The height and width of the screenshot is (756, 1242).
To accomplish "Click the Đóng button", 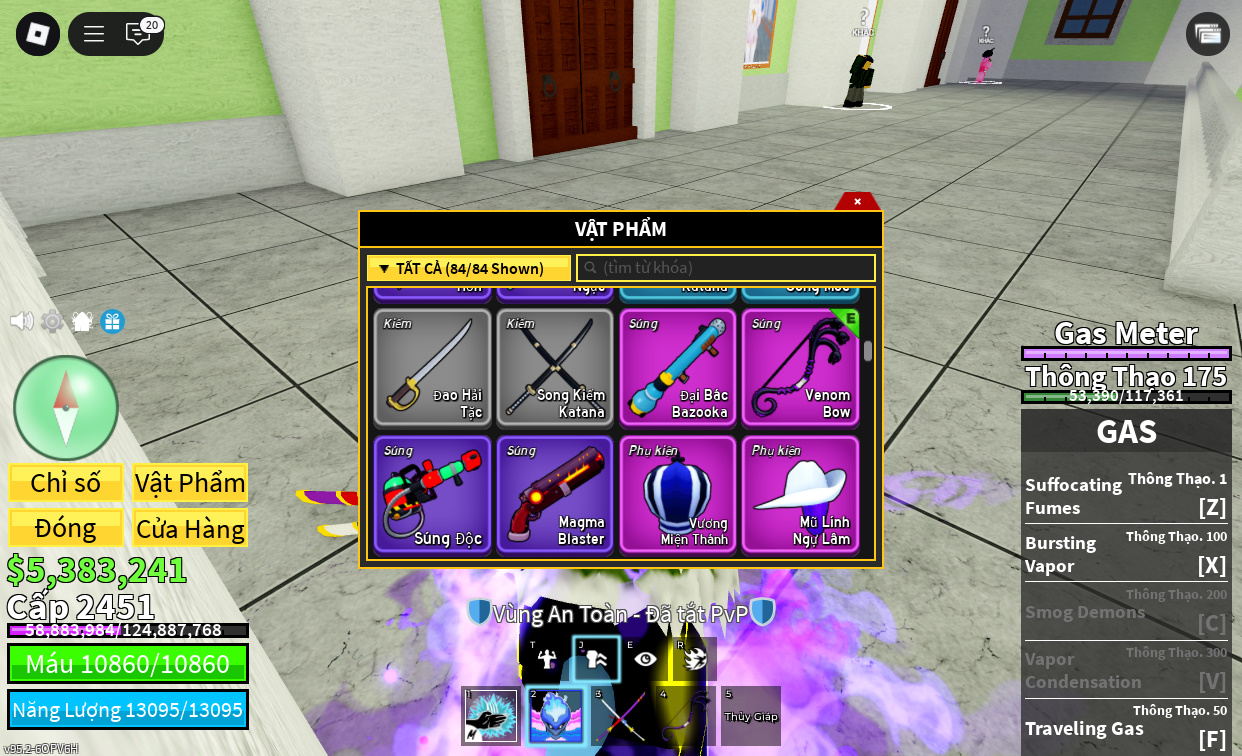I will (66, 528).
